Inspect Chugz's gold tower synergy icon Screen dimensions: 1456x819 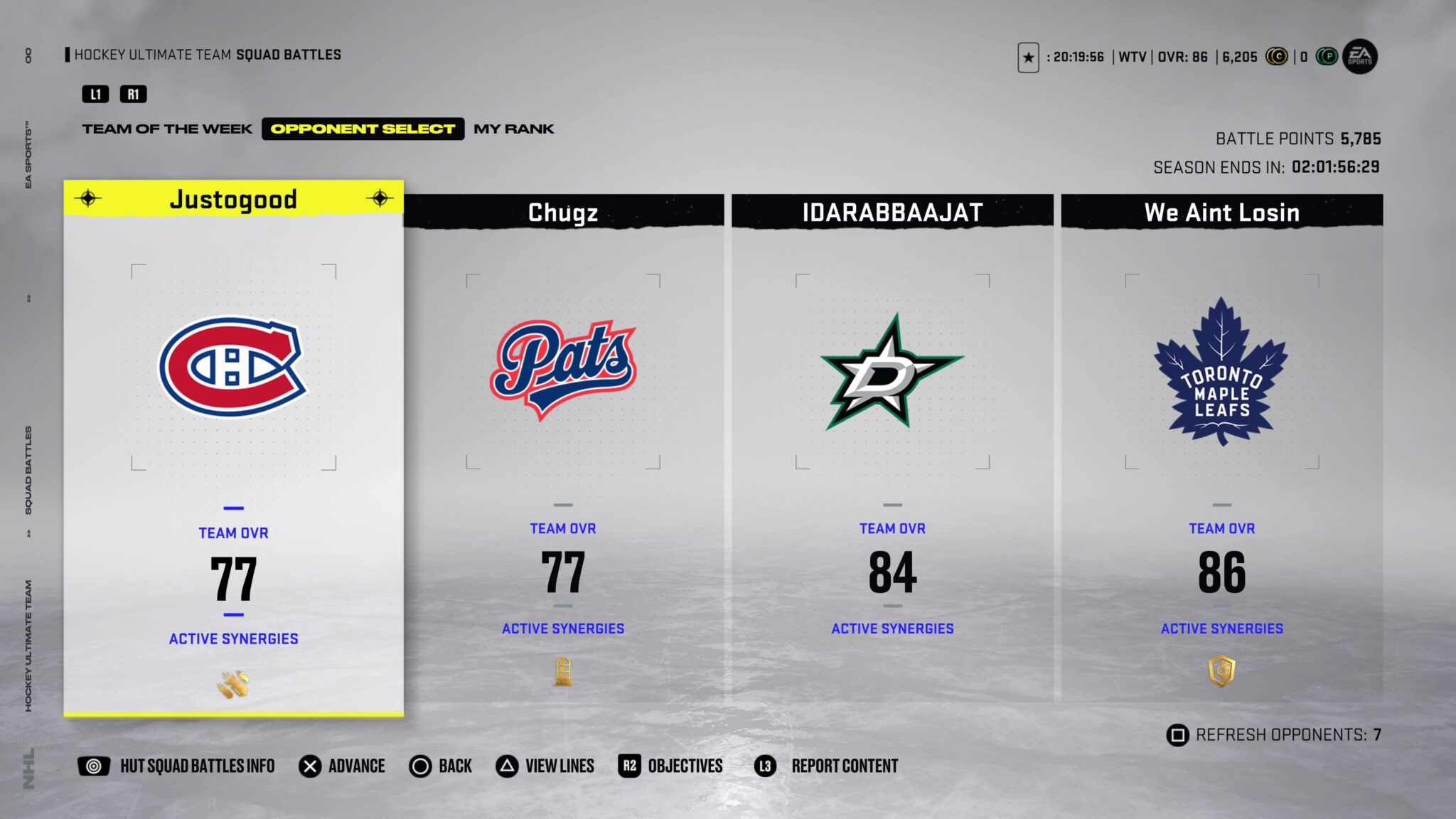(x=563, y=671)
